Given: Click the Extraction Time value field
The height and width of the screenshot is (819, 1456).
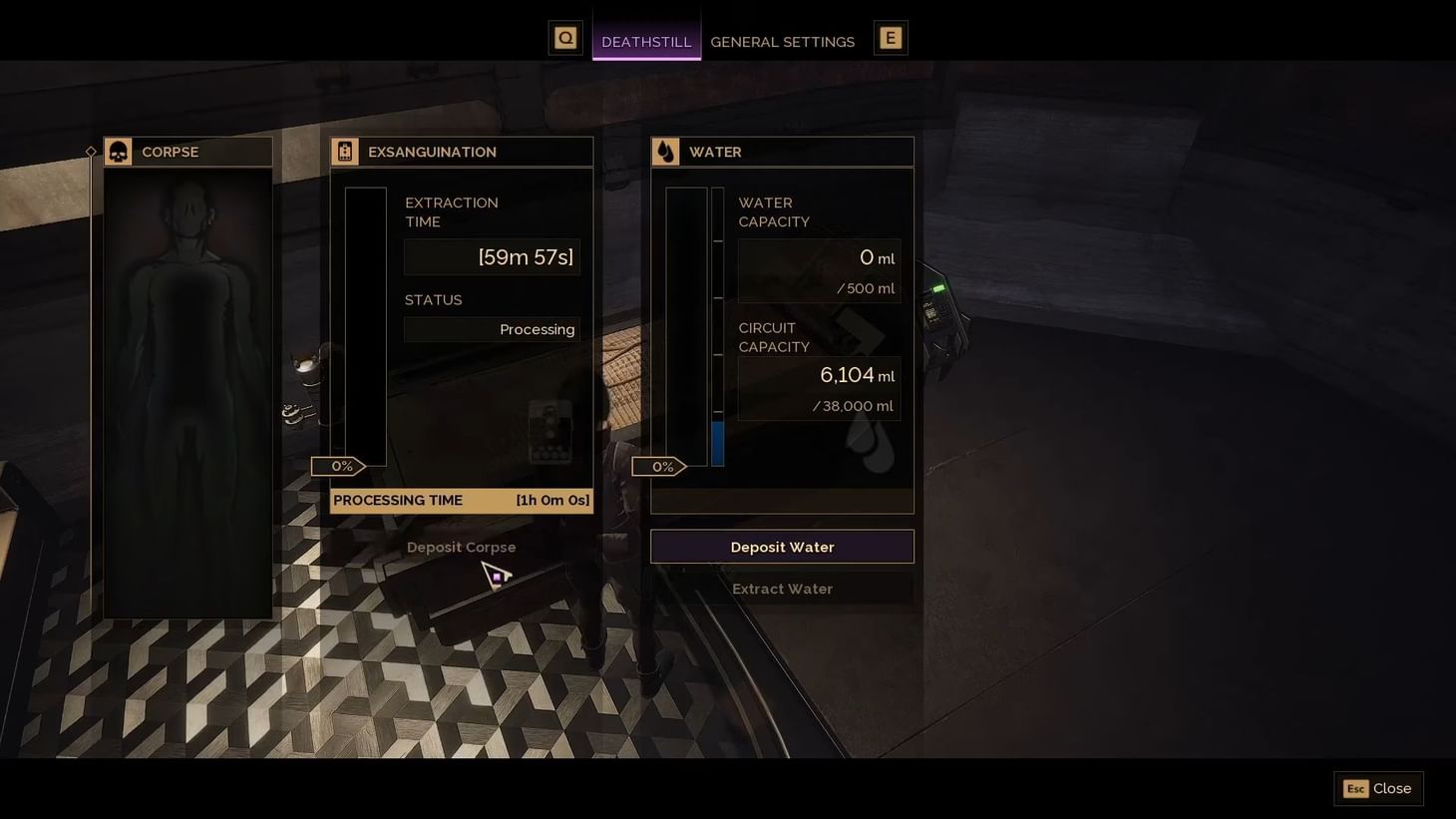Looking at the screenshot, I should click(x=491, y=256).
